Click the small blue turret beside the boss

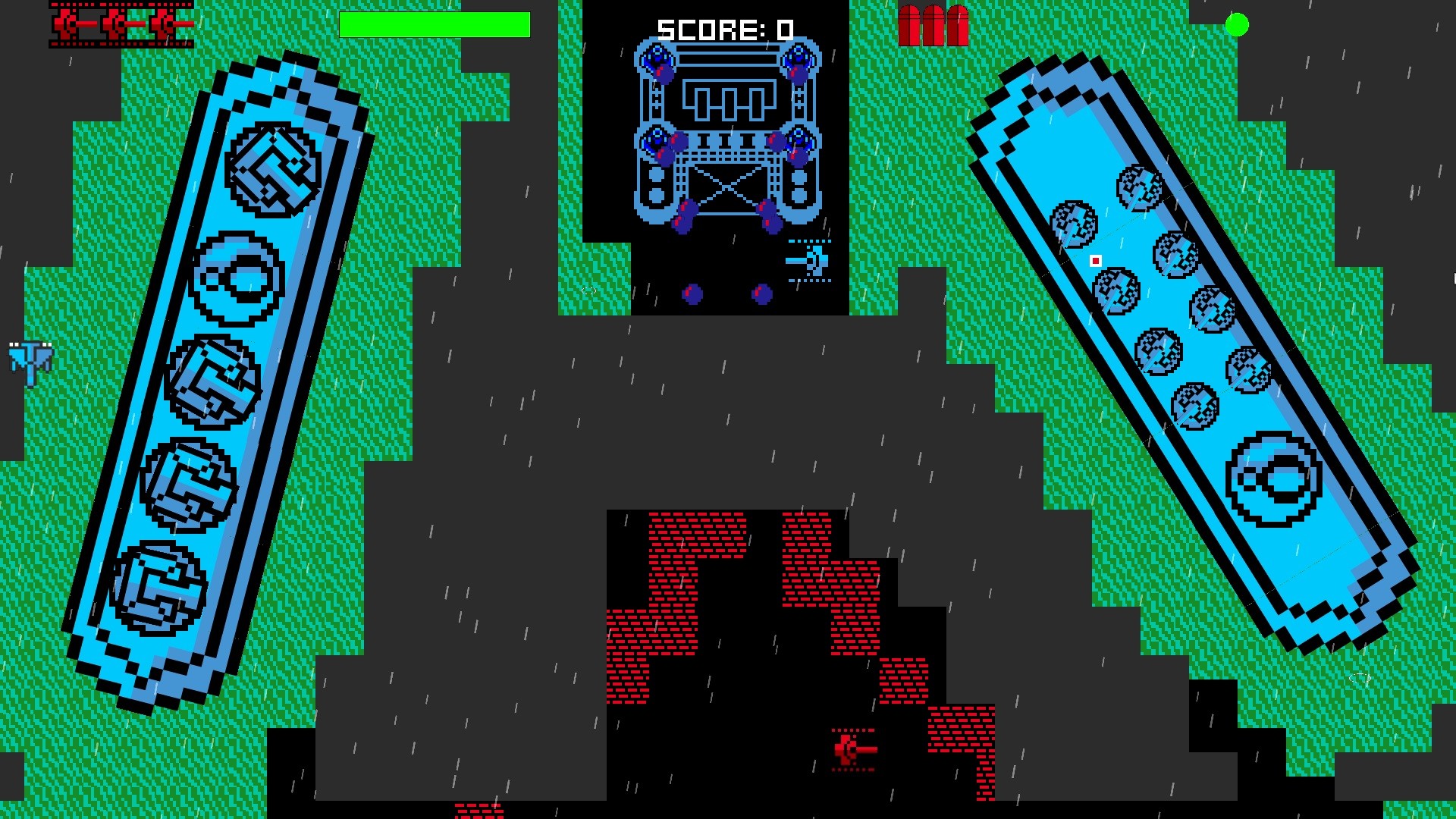815,262
